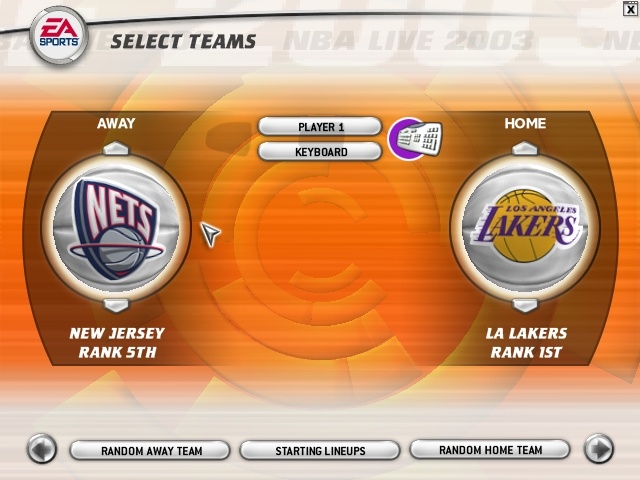640x480 pixels.
Task: Open the Starting Lineups screen
Action: click(x=320, y=451)
